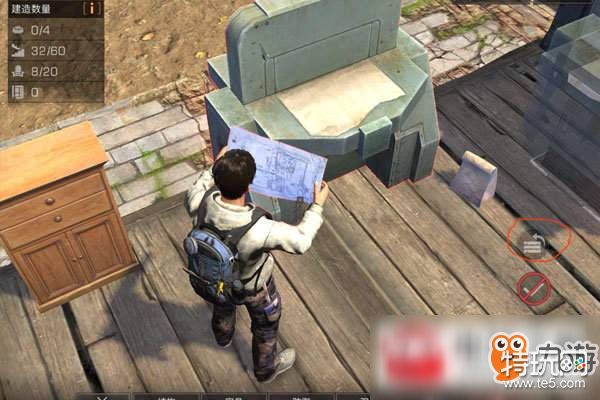Open the build count info button
The height and width of the screenshot is (400, 600).
tap(94, 8)
